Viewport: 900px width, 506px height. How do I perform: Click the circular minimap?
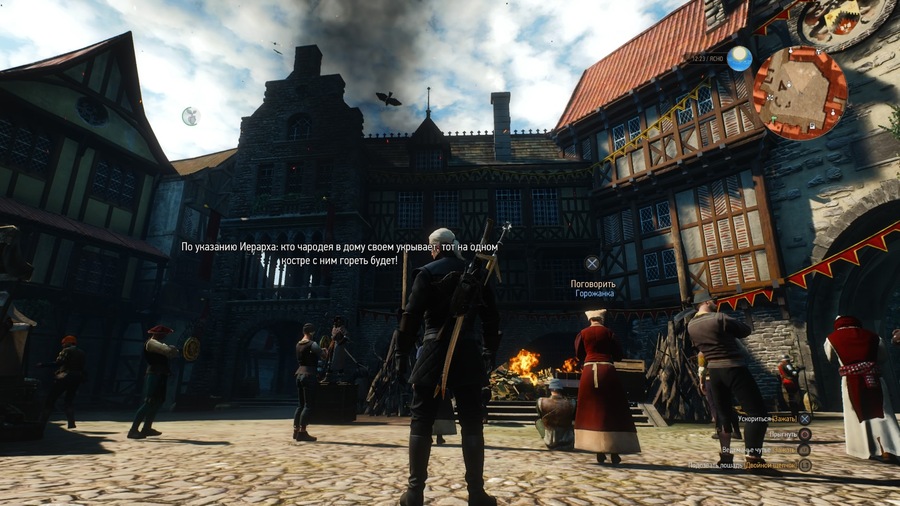pos(799,92)
